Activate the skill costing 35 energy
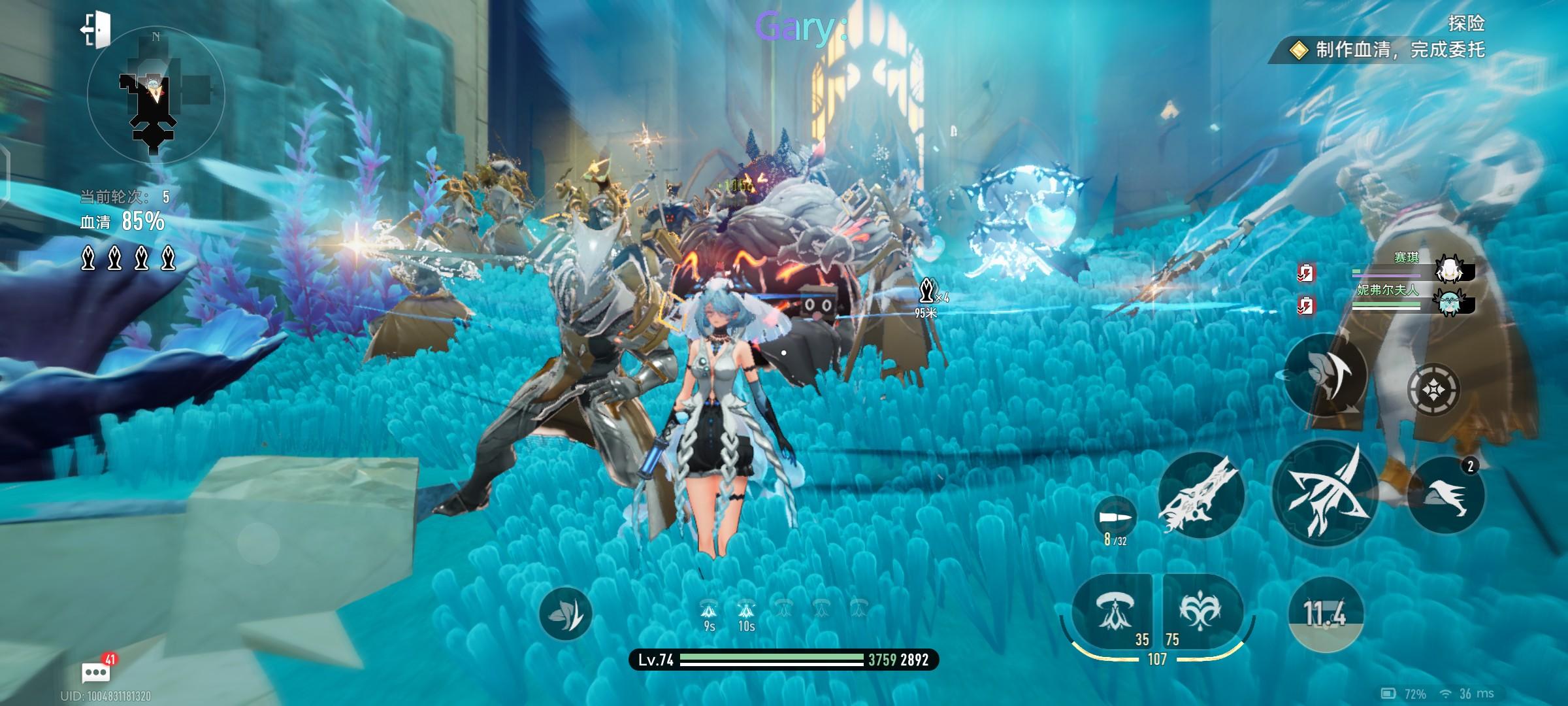 tap(1113, 613)
